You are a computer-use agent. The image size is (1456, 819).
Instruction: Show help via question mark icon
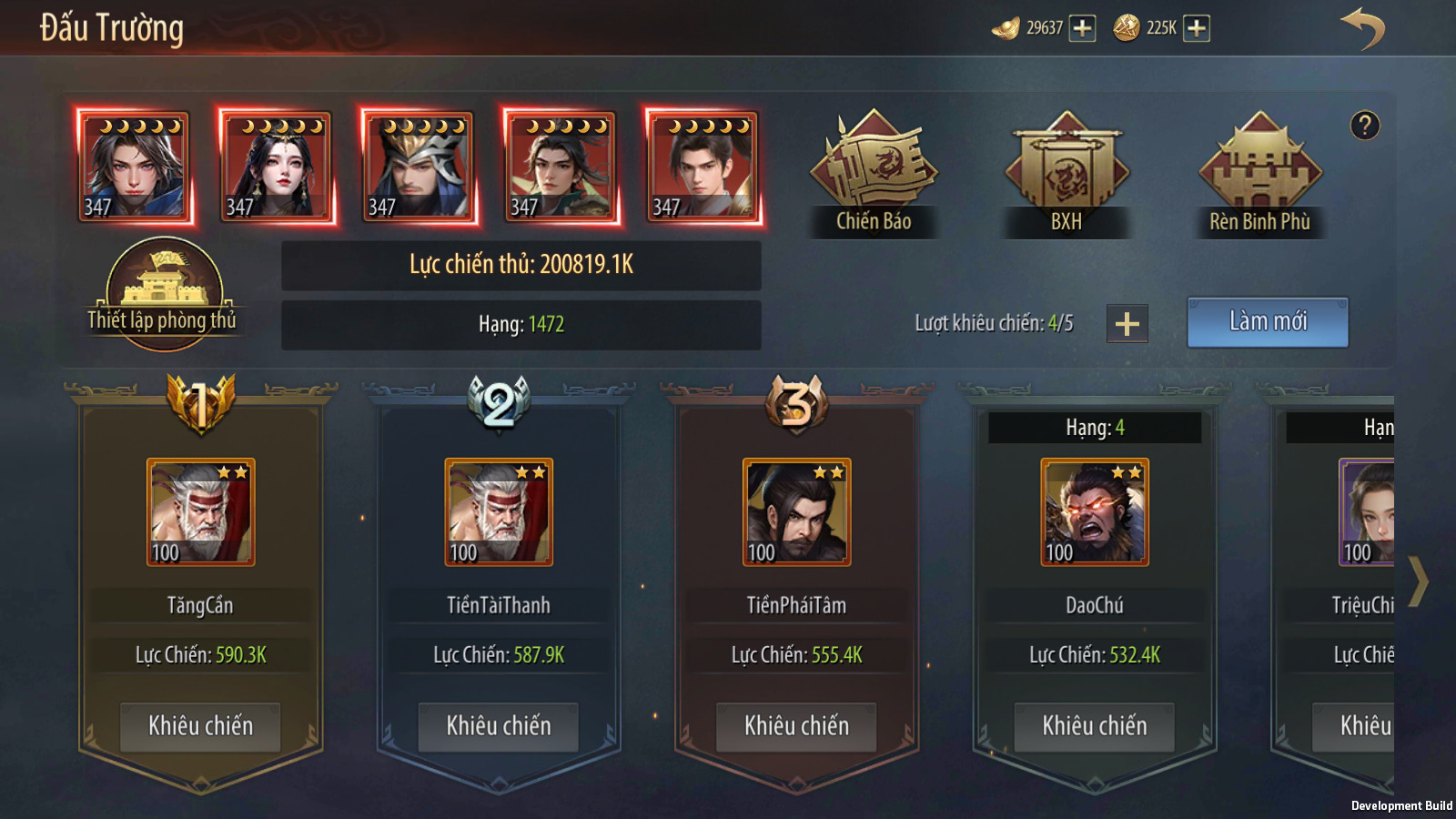pos(1365,126)
